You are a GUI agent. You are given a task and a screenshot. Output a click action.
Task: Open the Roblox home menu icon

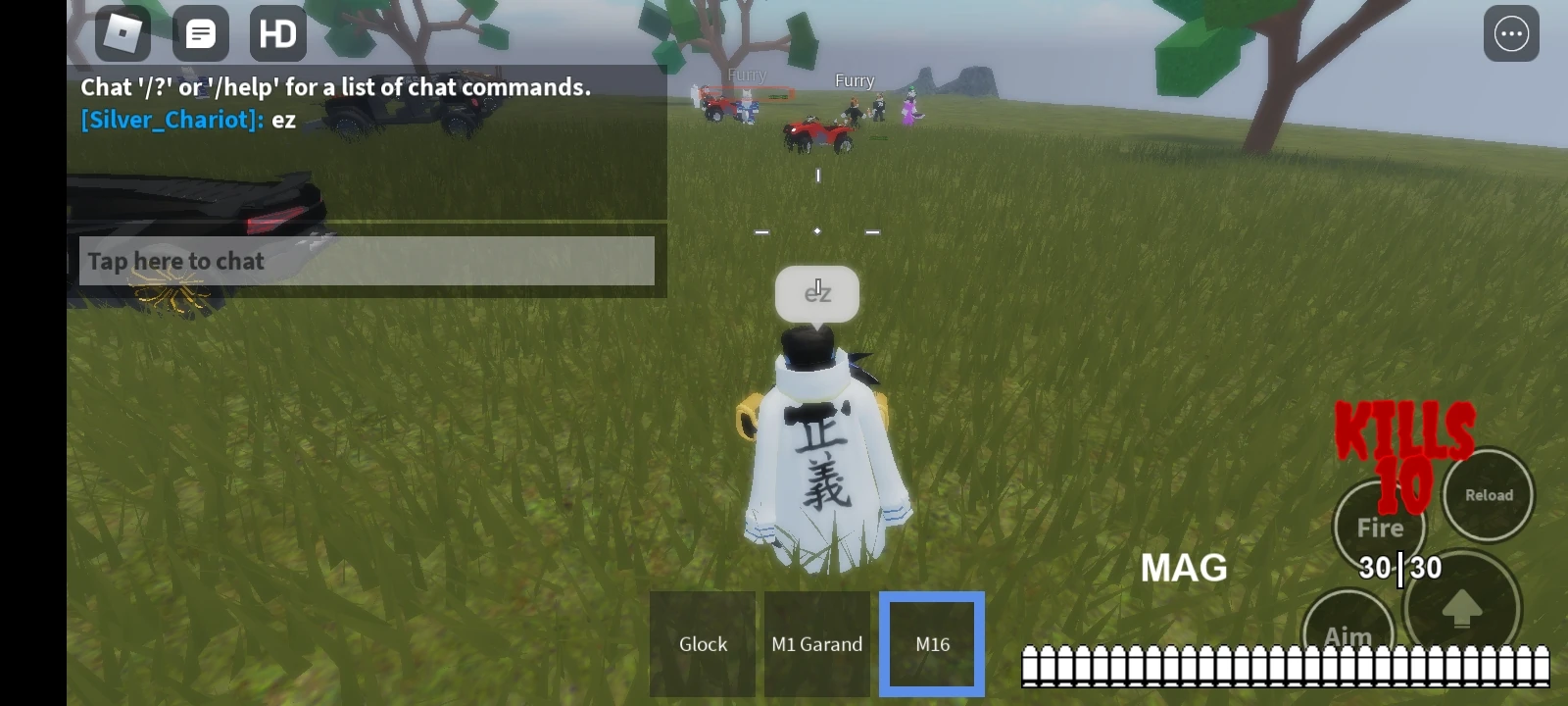tap(122, 33)
